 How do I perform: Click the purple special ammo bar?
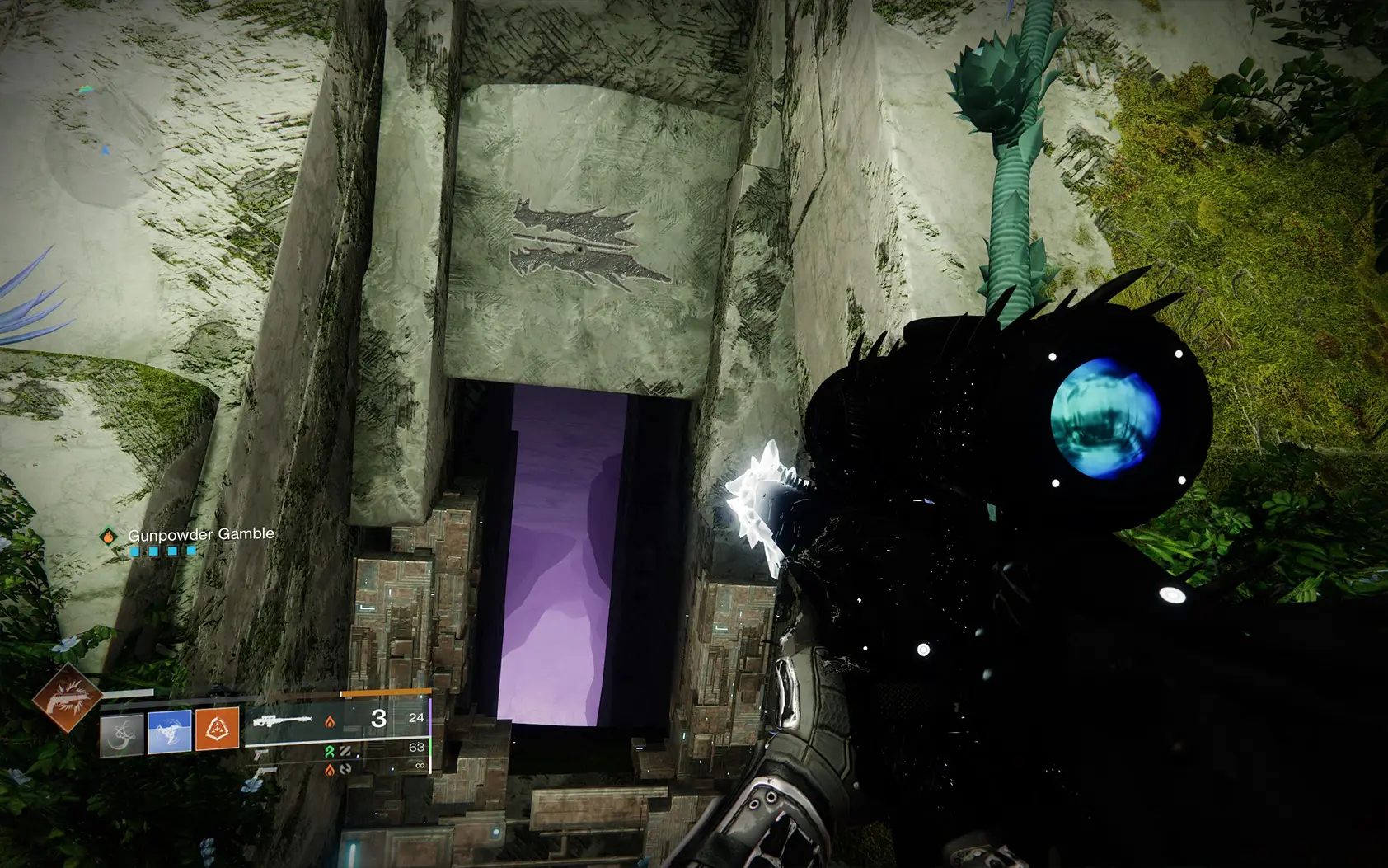430,716
